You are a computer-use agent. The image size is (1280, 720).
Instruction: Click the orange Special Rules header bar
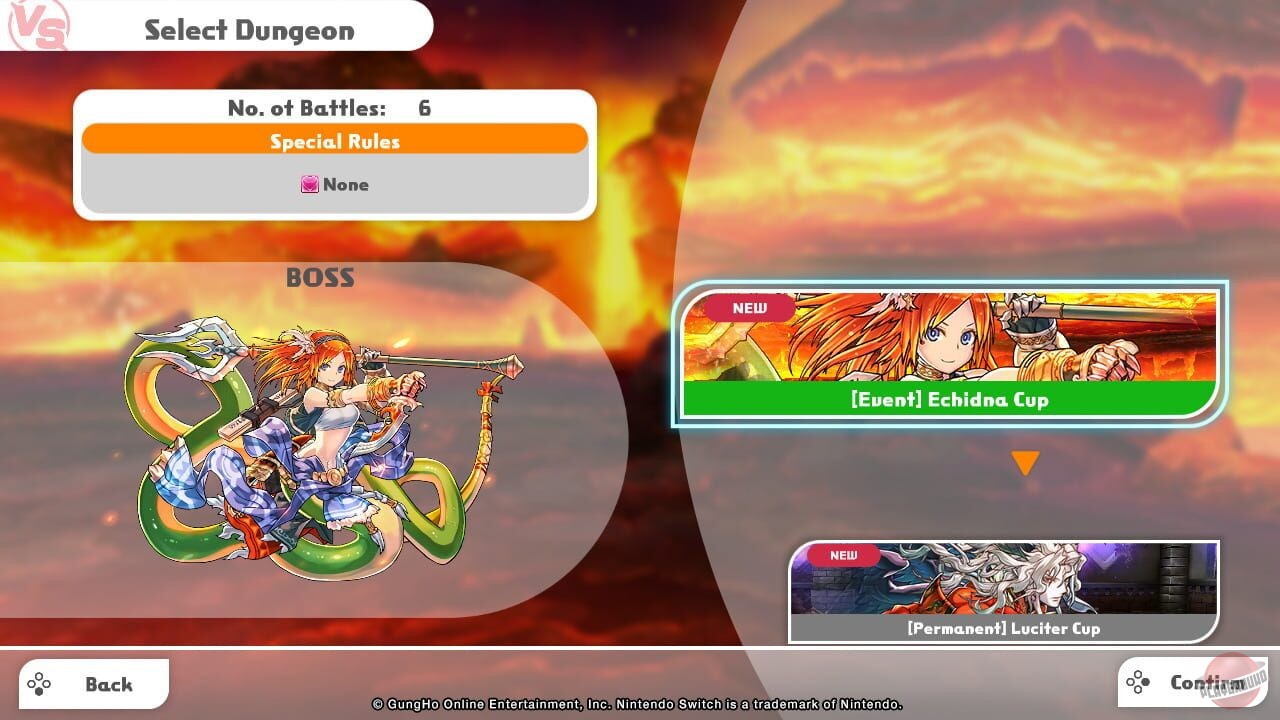[x=334, y=141]
